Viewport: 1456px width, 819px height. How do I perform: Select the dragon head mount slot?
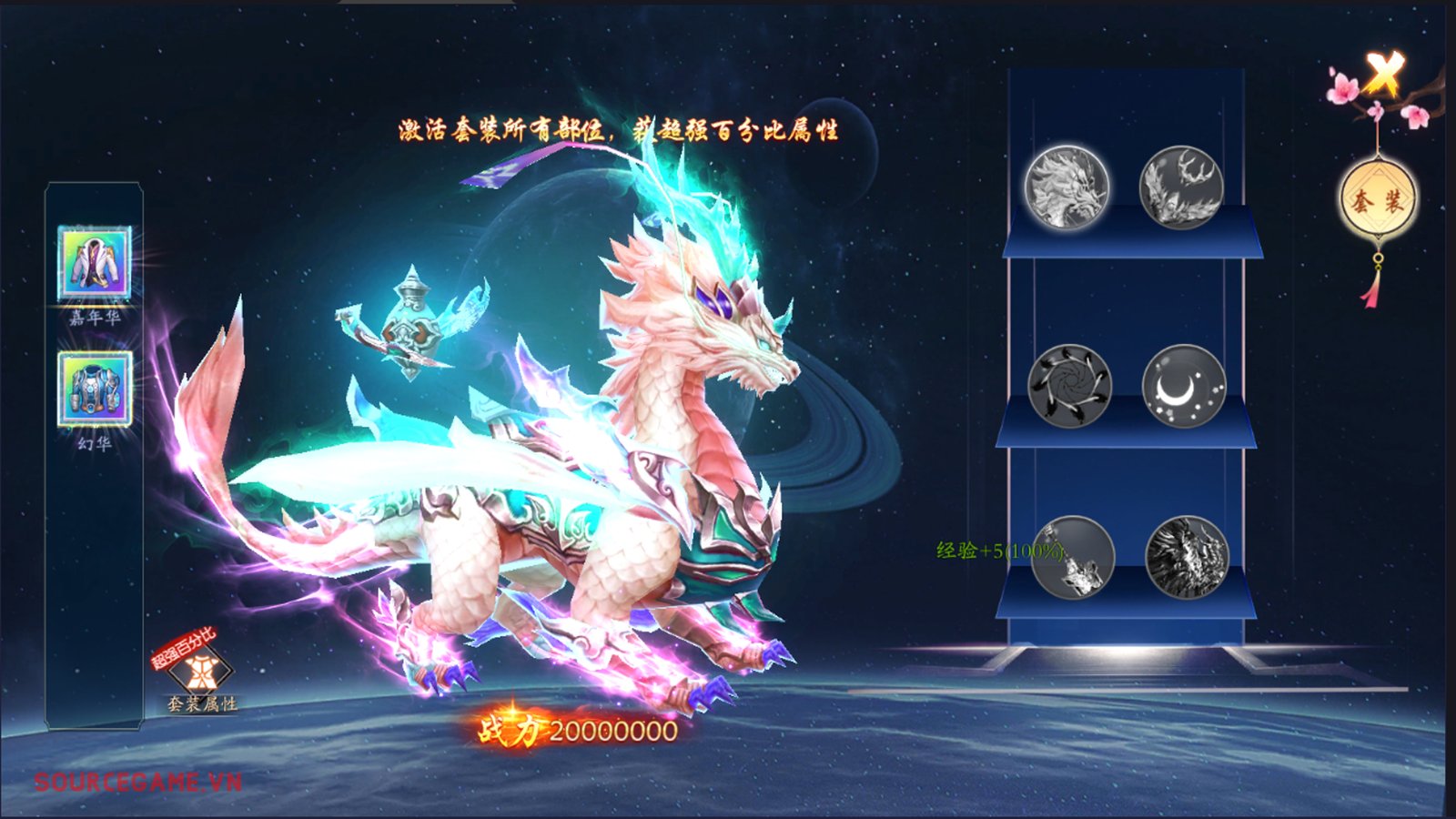[1067, 188]
